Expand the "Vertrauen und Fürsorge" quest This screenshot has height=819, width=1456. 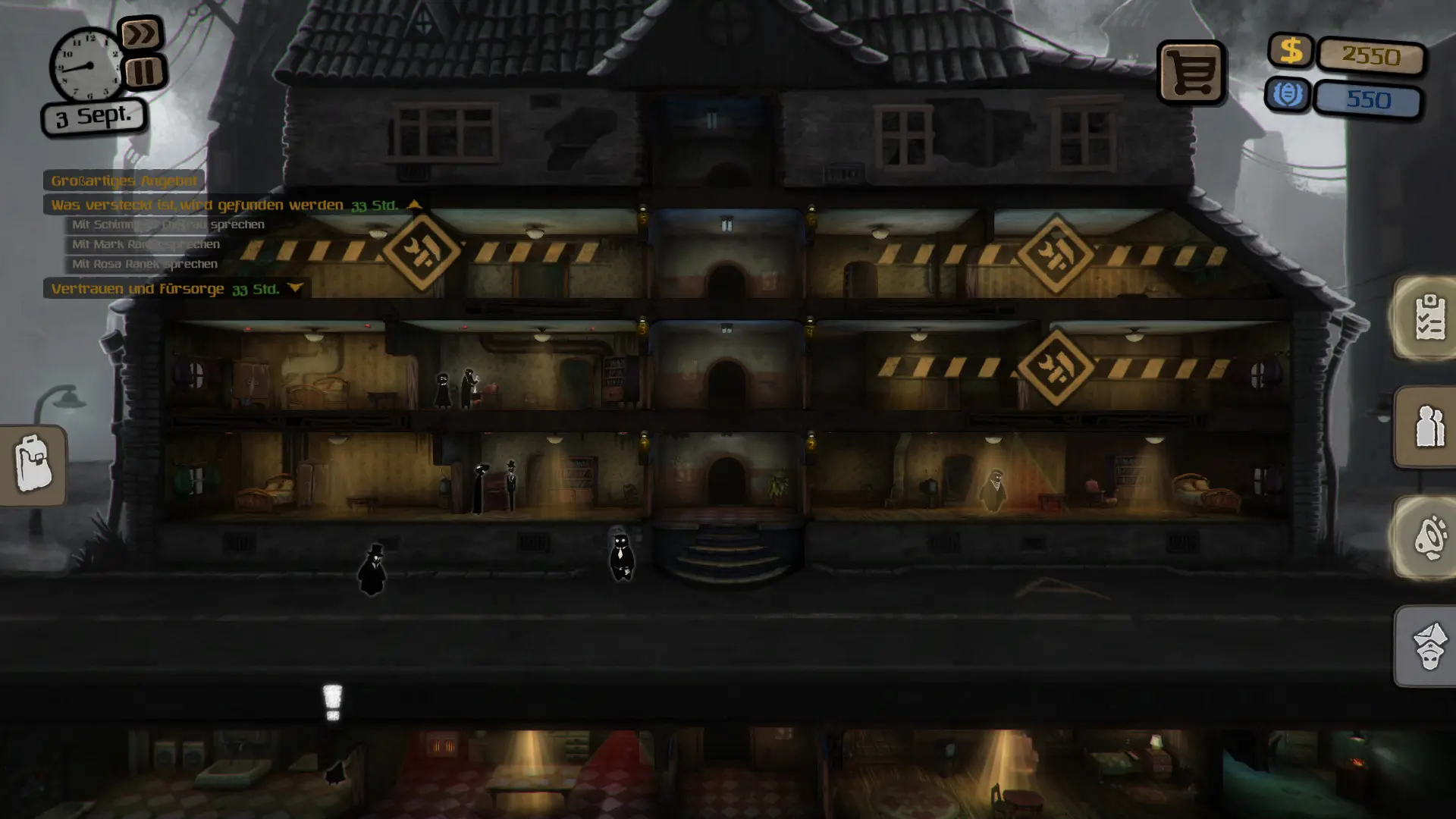pyautogui.click(x=295, y=289)
